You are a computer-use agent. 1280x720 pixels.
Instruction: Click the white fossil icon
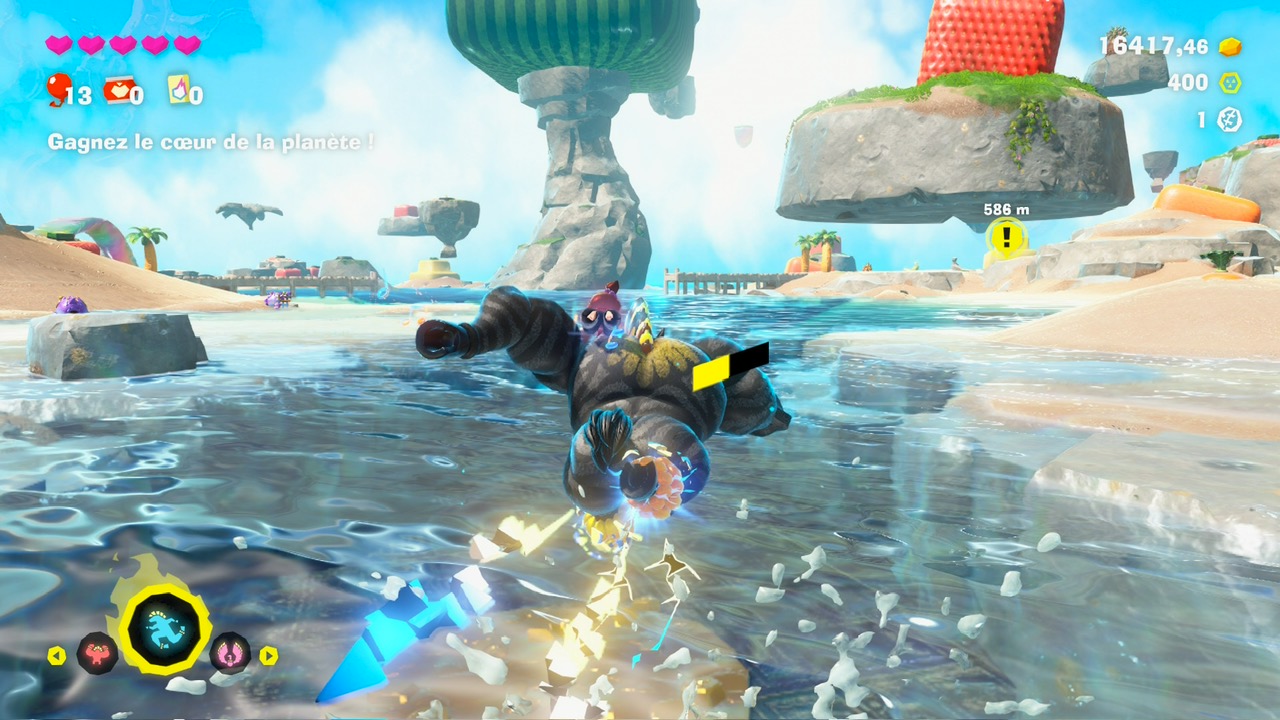click(1229, 120)
